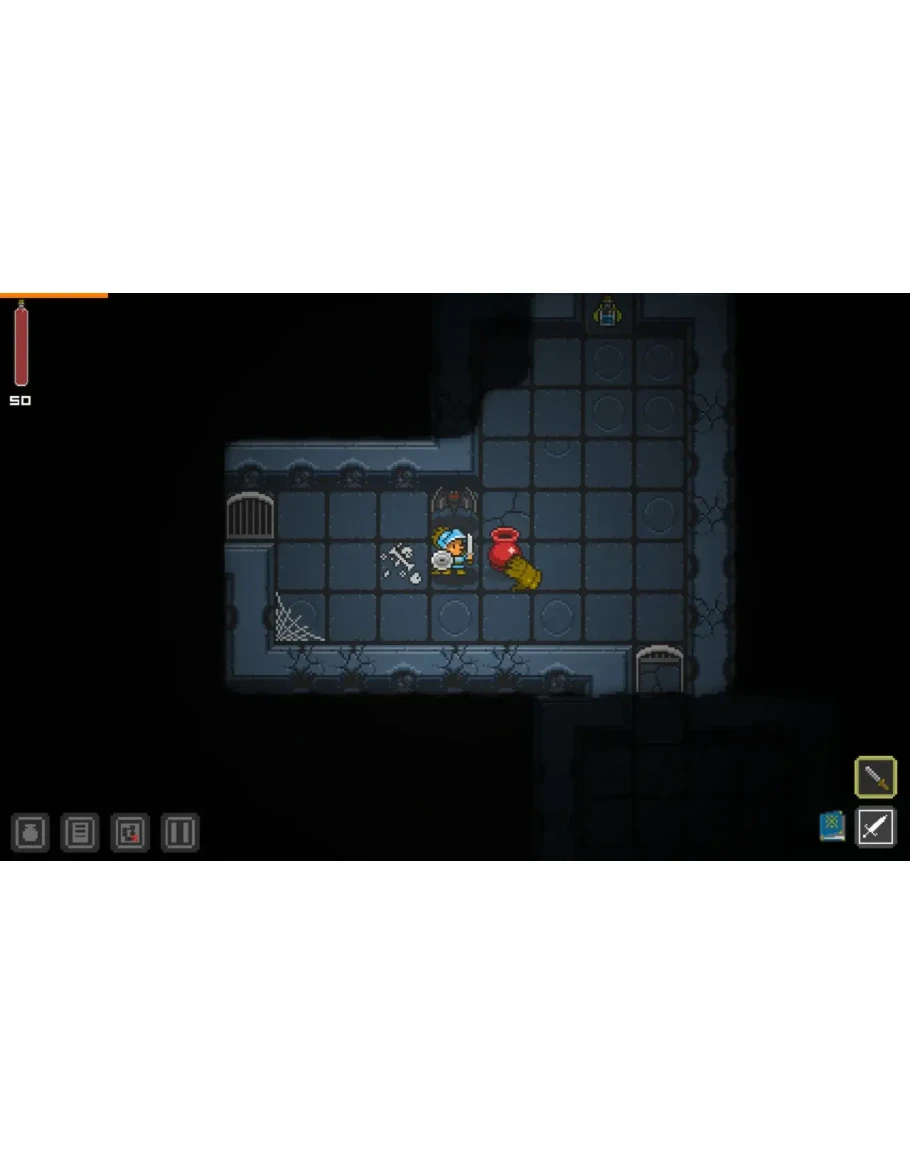The image size is (910, 1155).
Task: Show the dungeon map
Action: coord(130,832)
